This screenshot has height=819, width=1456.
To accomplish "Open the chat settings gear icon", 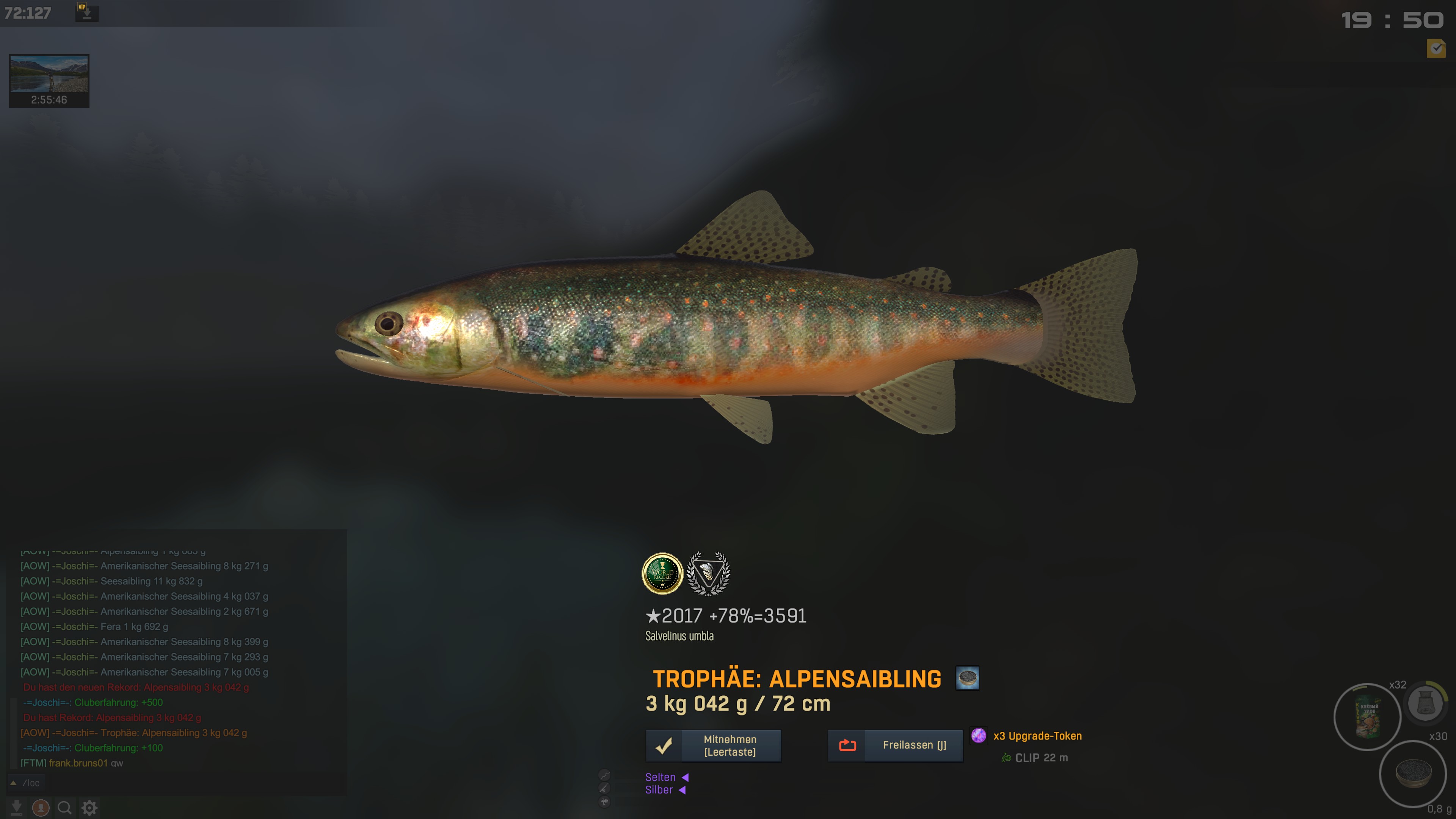I will [x=89, y=808].
